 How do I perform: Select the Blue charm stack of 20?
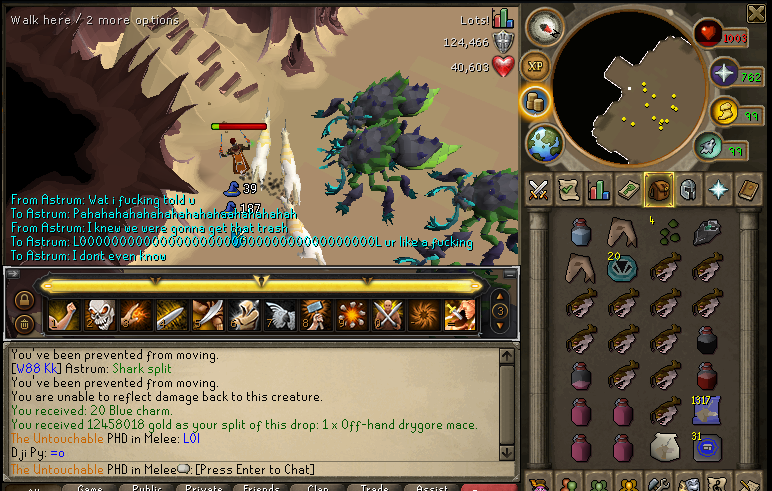[x=620, y=267]
